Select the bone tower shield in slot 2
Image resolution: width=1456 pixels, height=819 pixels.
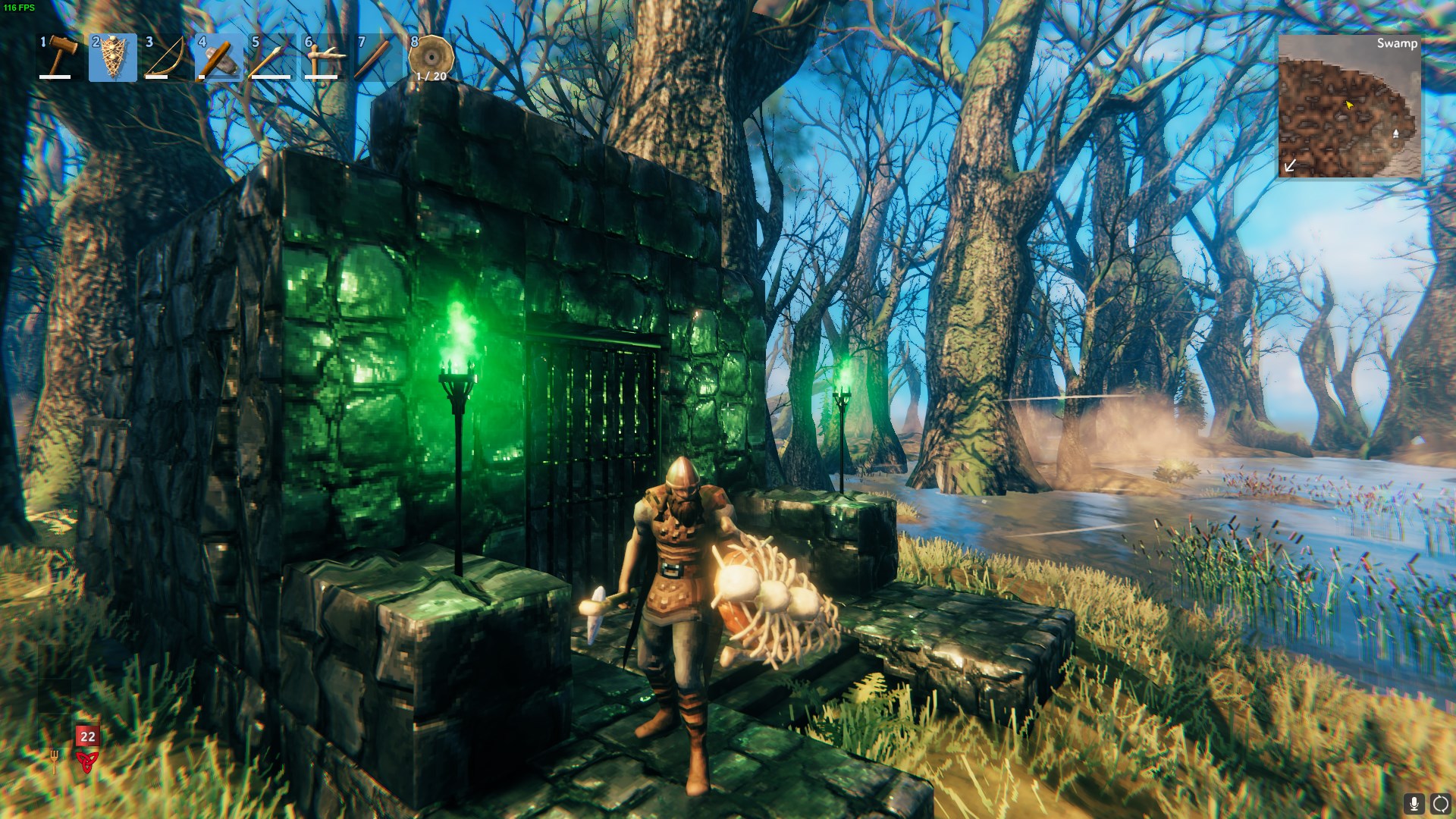click(x=111, y=59)
